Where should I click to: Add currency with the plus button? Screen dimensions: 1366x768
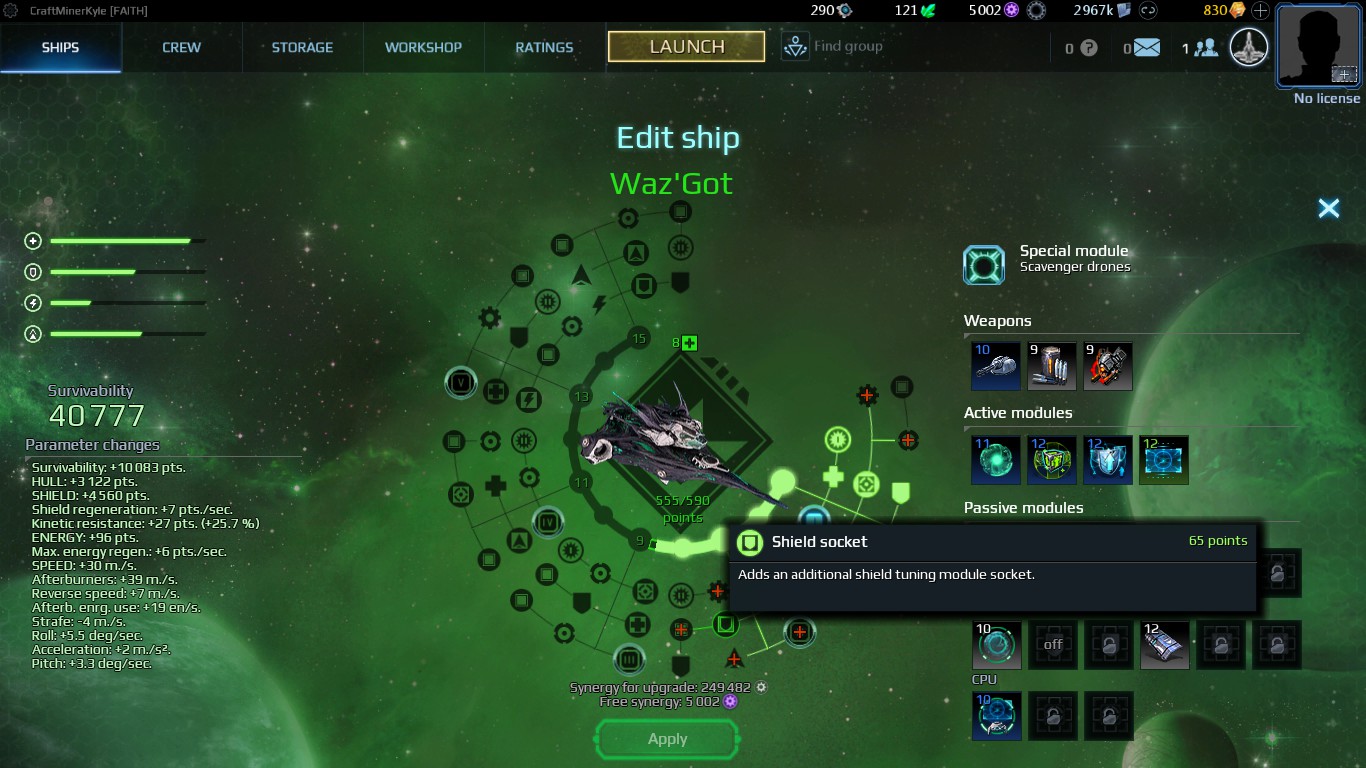coord(1260,11)
